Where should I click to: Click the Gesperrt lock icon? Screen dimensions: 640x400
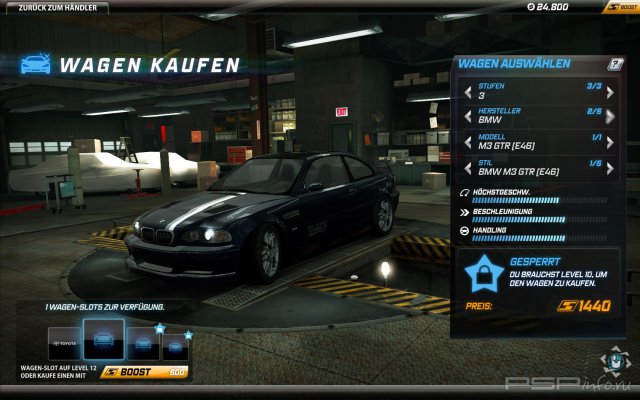[x=485, y=271]
